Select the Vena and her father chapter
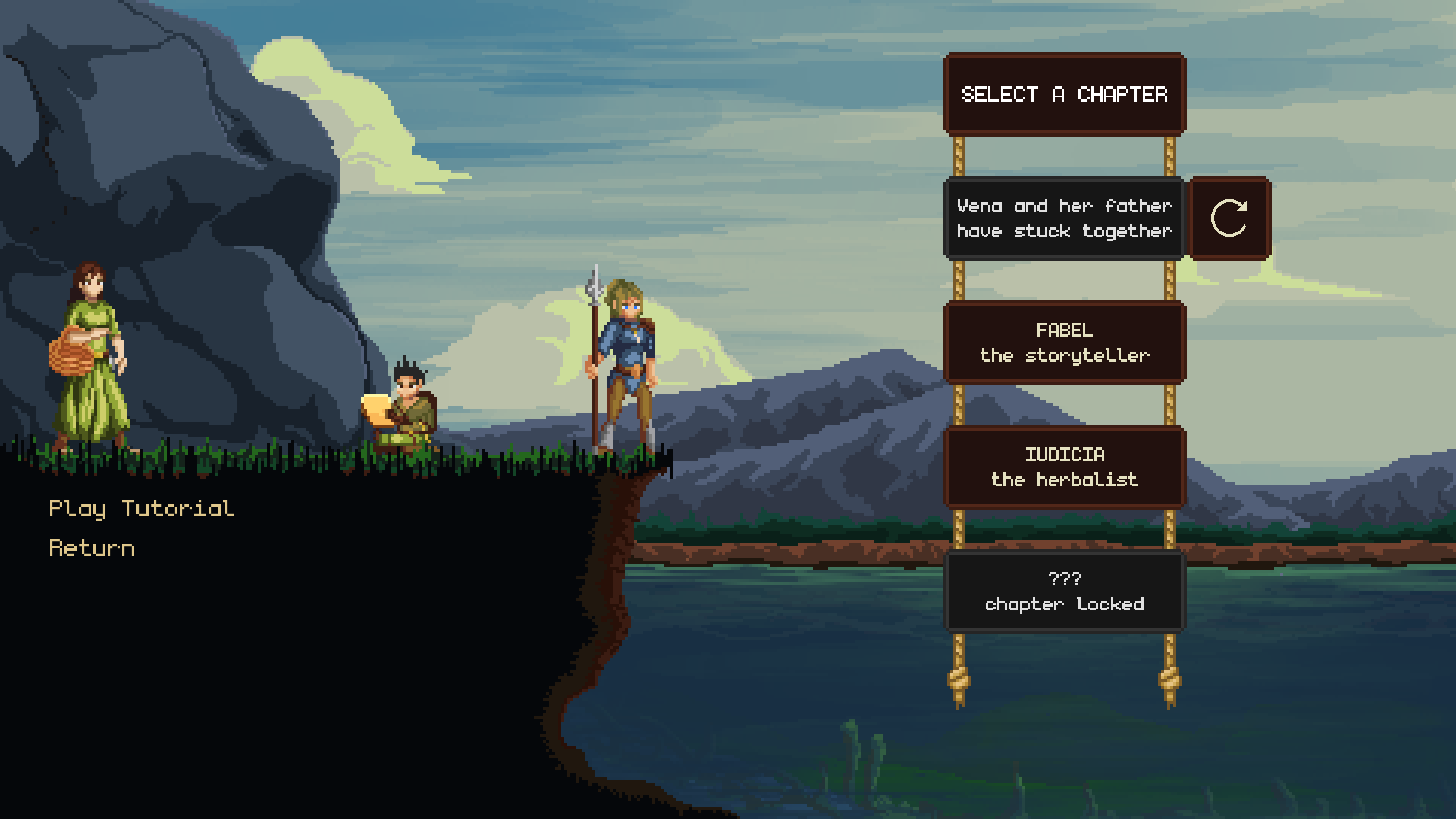 tap(1064, 218)
